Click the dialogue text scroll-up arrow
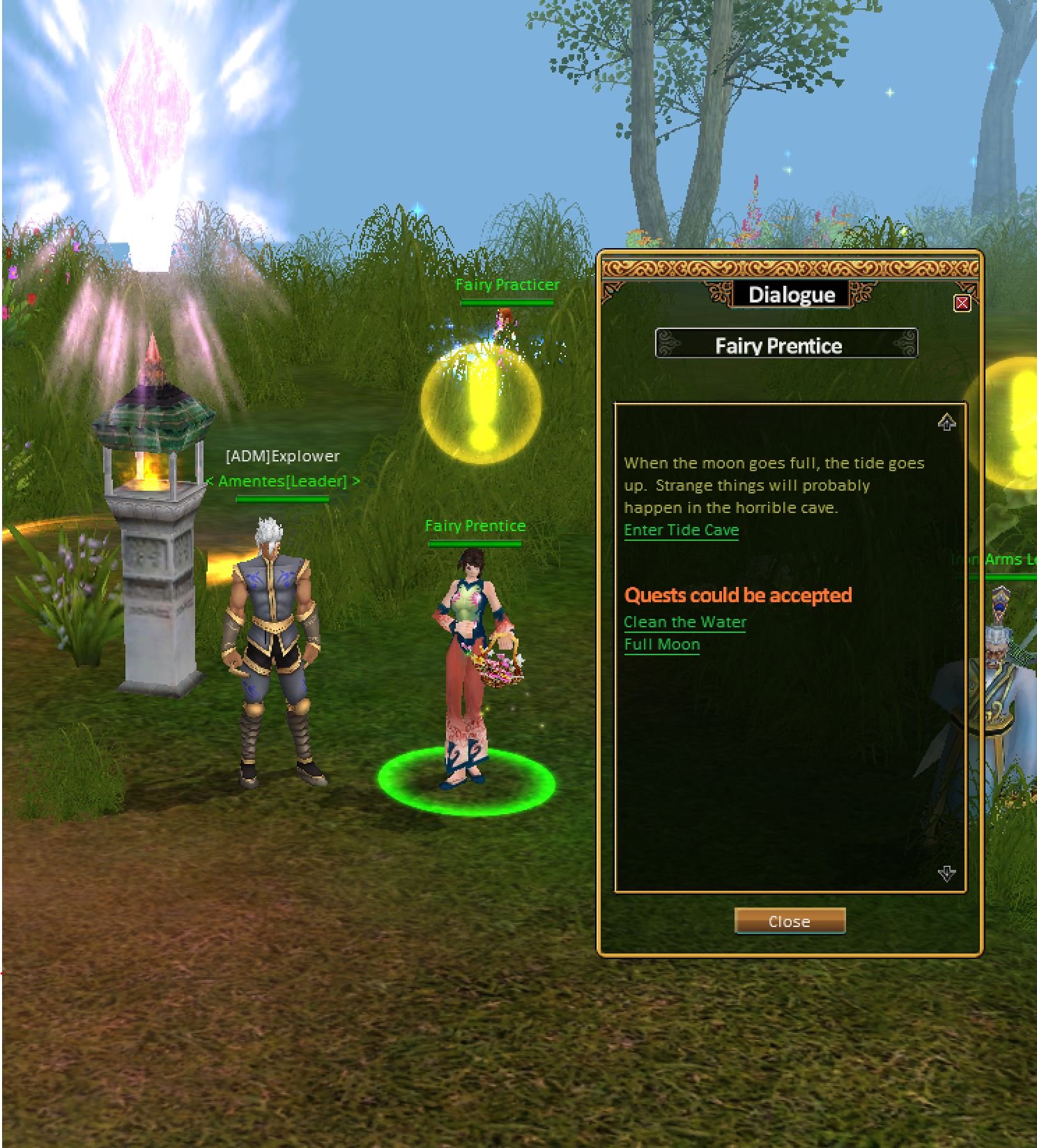Screen dimensions: 1037x1148 [x=946, y=422]
